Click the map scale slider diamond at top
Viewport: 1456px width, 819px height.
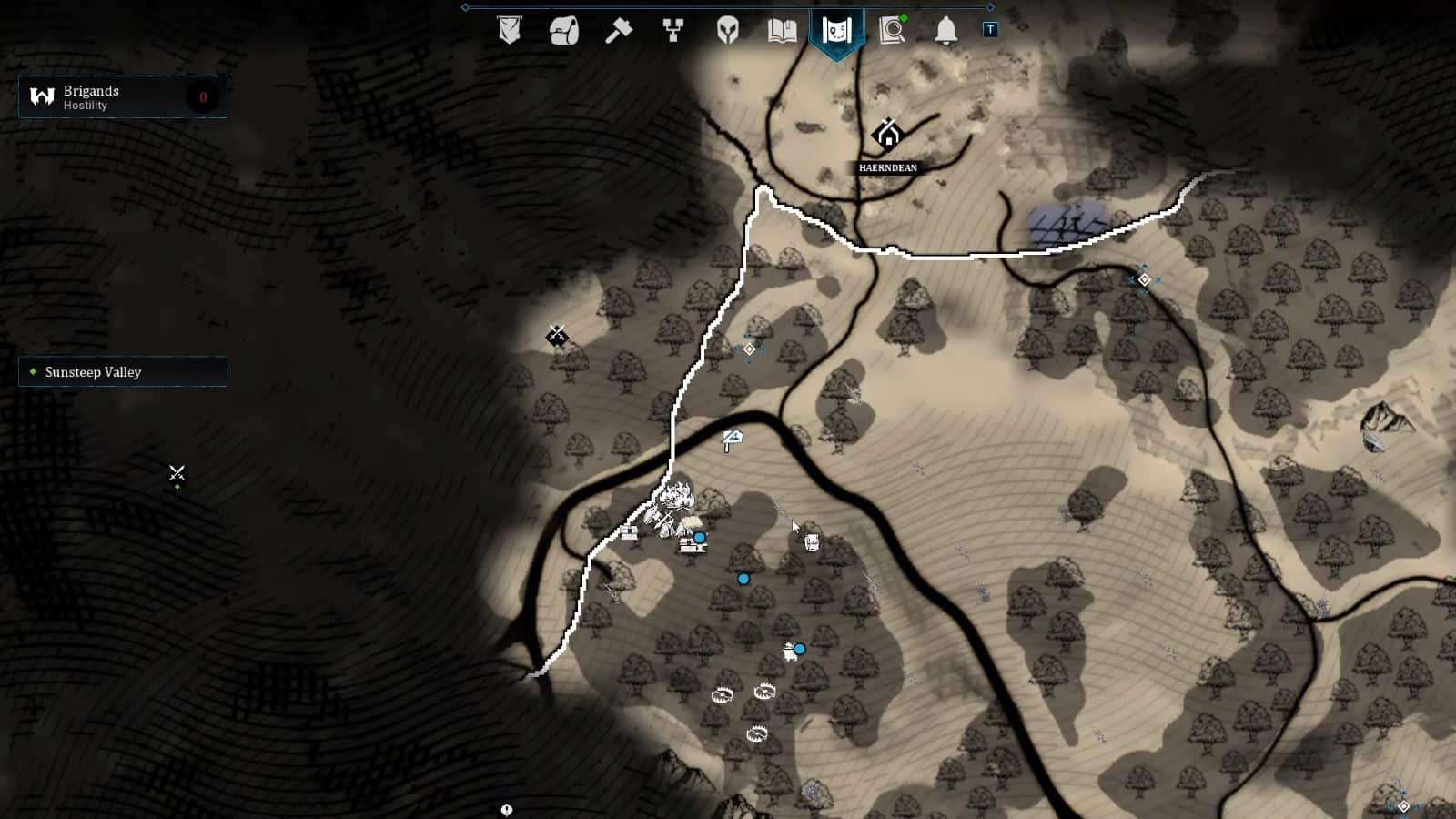[465, 6]
